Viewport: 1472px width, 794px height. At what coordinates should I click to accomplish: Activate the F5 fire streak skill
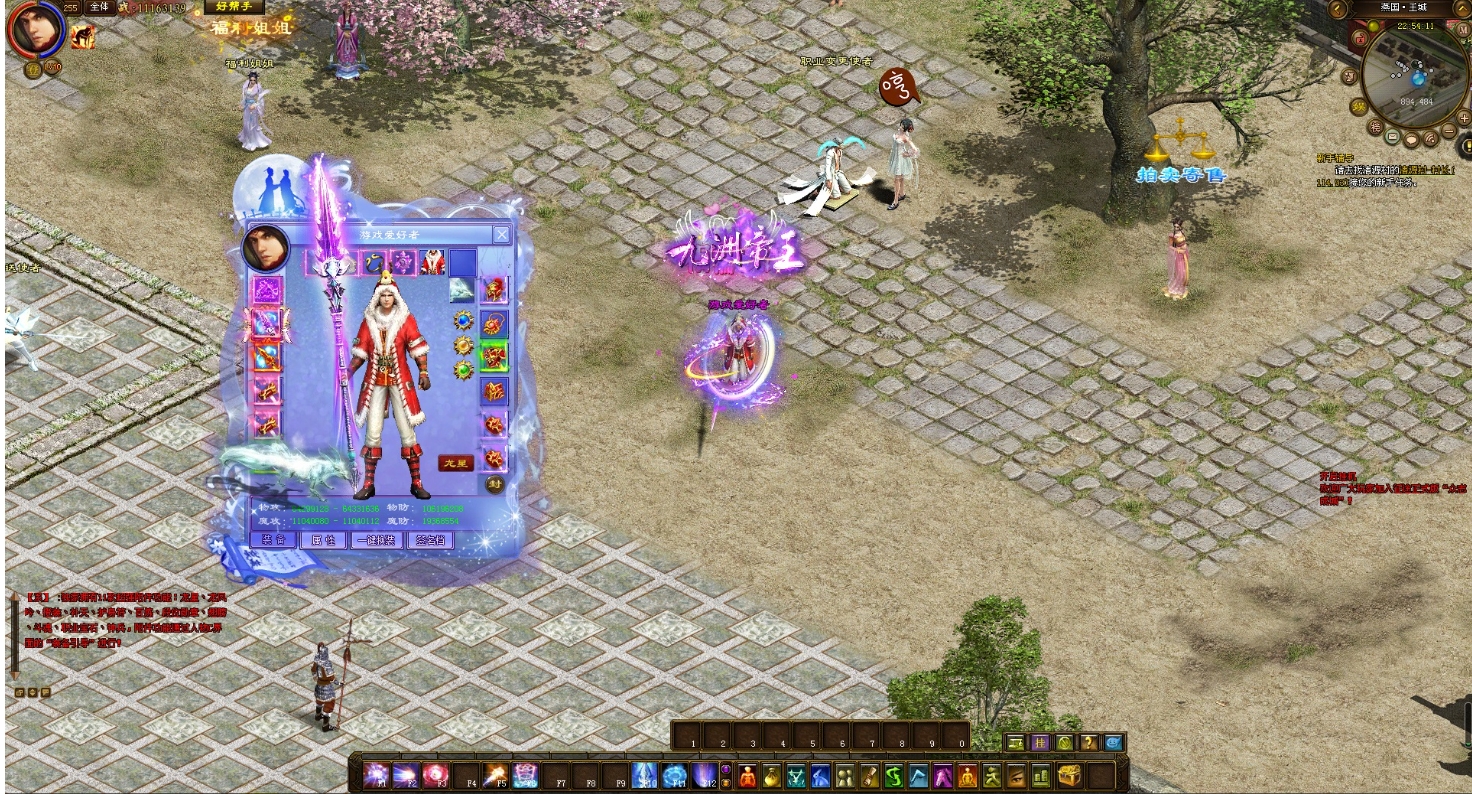click(x=495, y=775)
